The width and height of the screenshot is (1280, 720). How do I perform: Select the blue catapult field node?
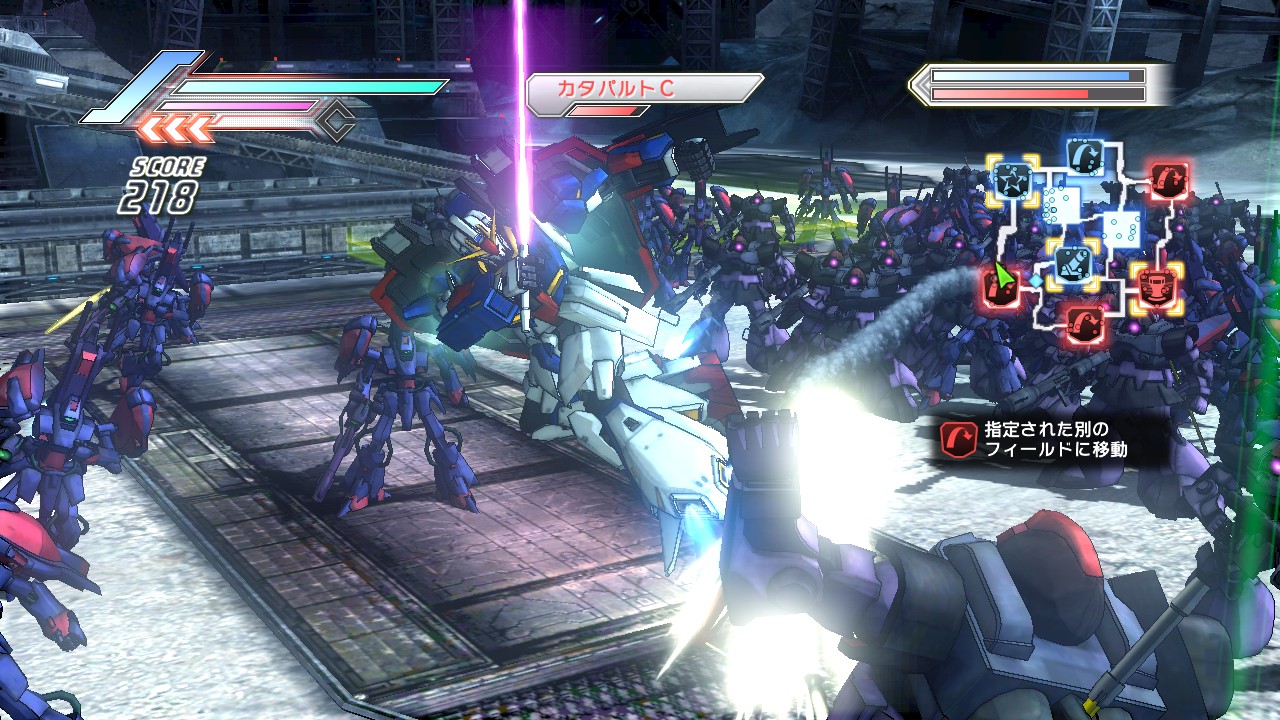point(1085,154)
